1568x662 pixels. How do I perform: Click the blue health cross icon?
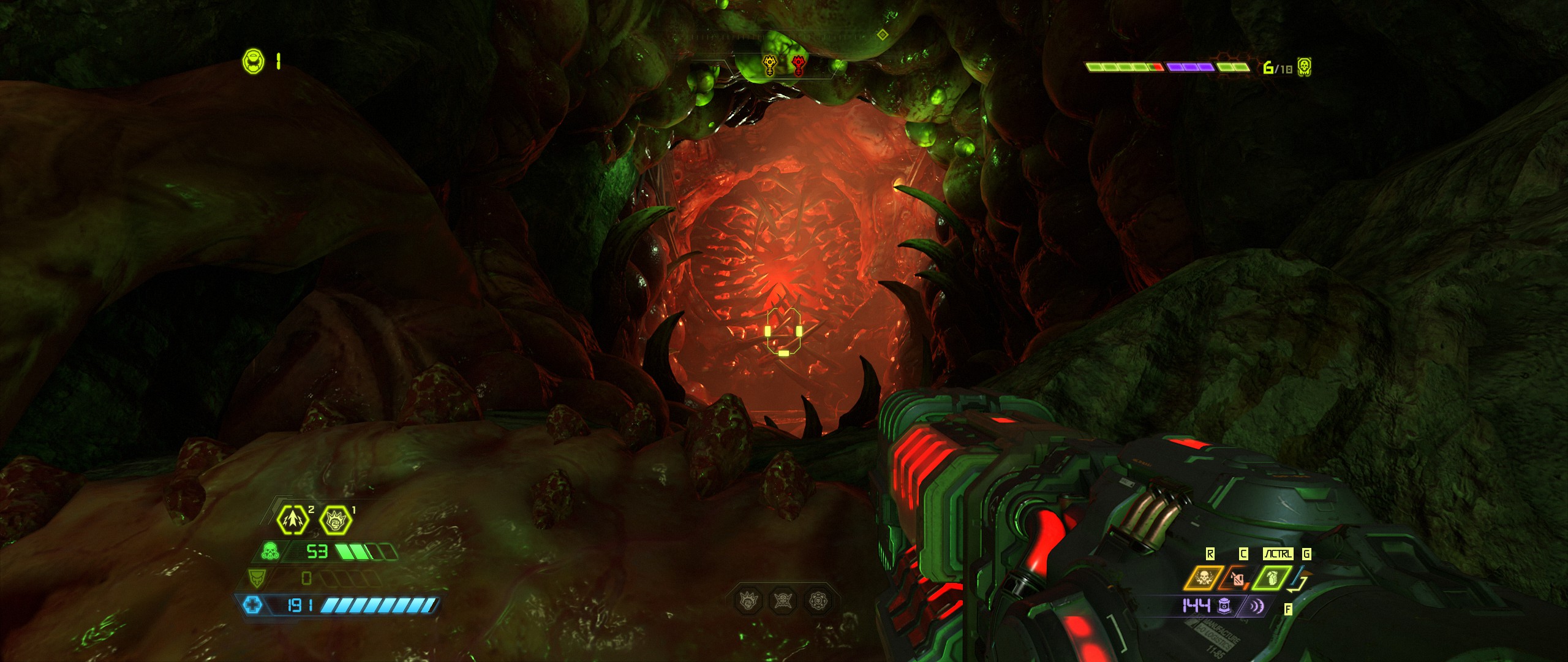(x=252, y=606)
